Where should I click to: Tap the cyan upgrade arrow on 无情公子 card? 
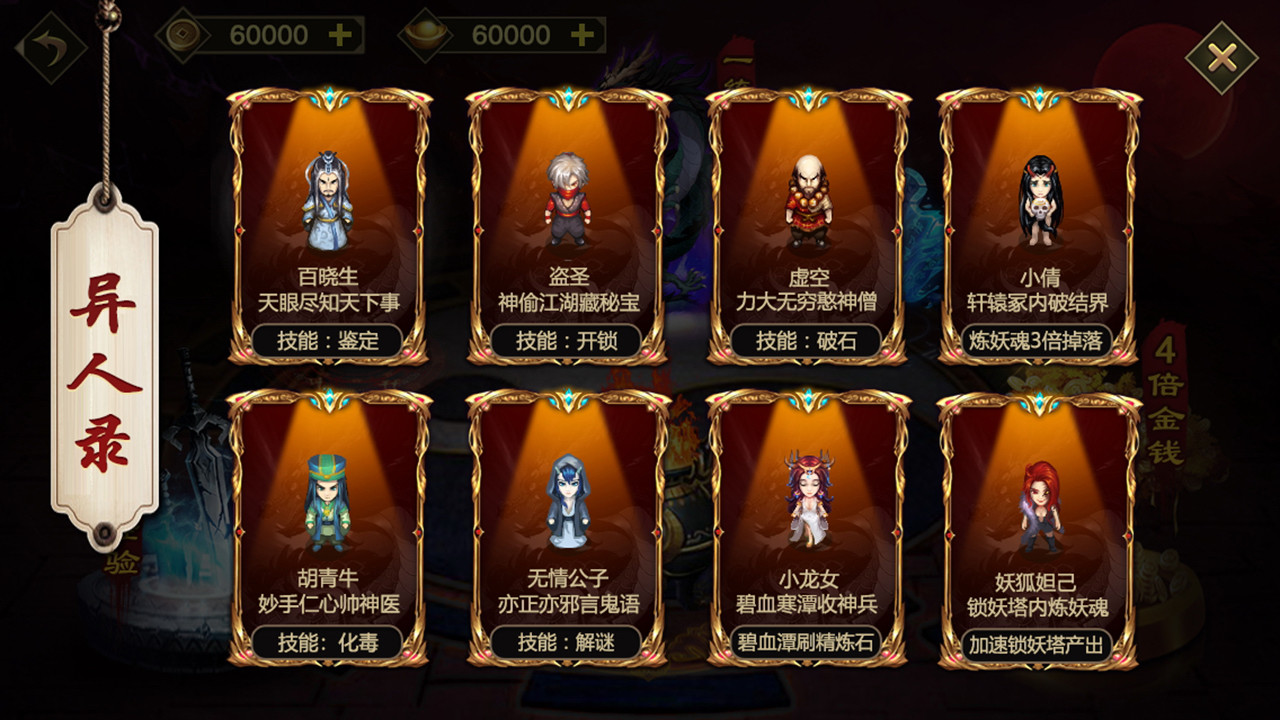570,396
